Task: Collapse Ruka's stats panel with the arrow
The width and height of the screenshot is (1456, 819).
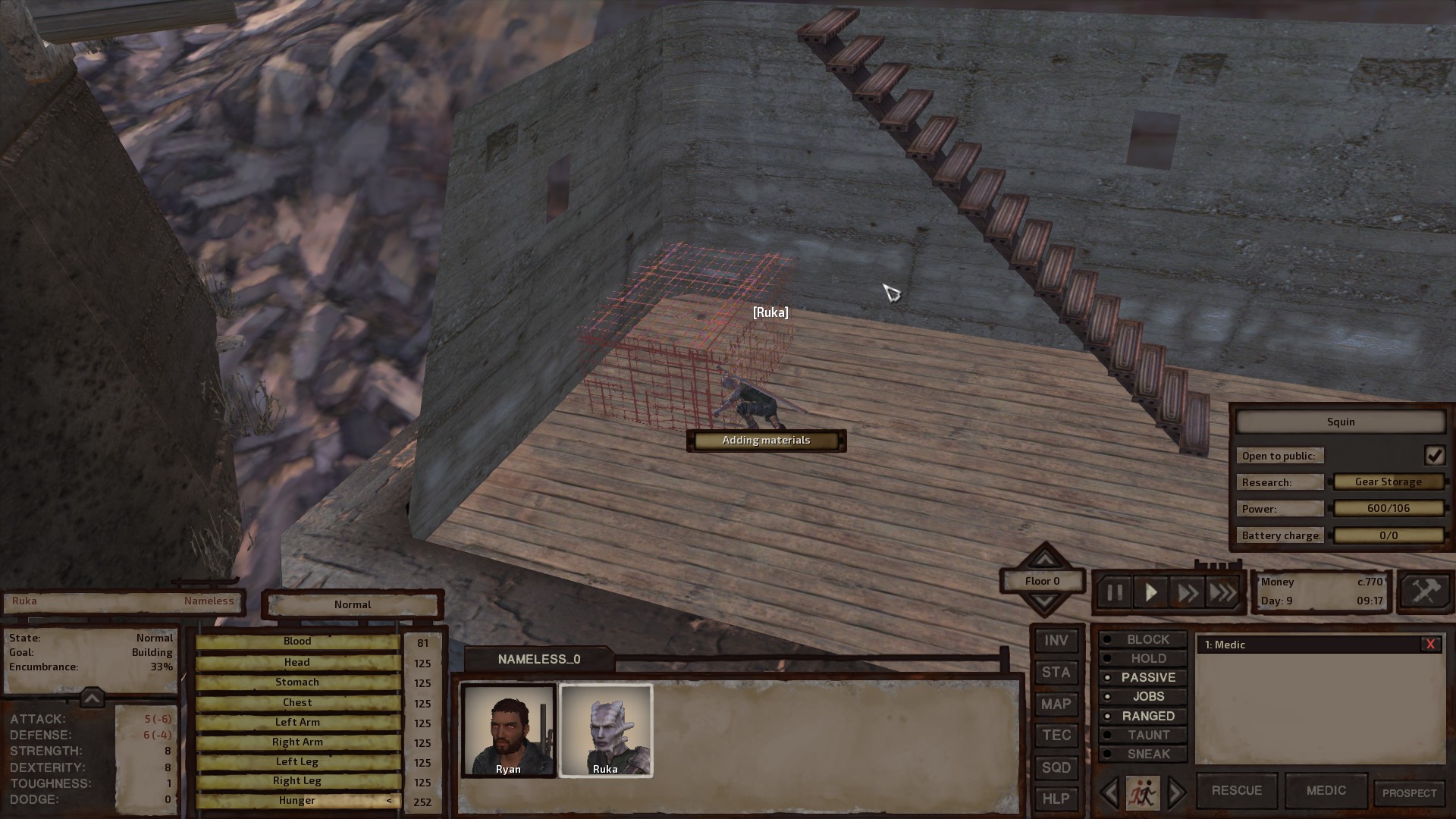Action: pos(91,698)
